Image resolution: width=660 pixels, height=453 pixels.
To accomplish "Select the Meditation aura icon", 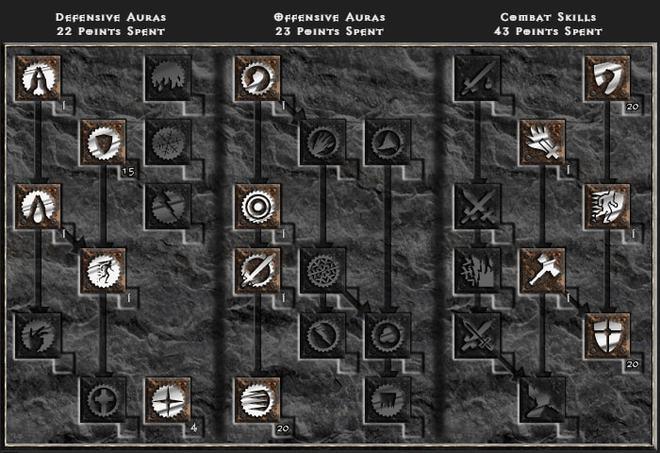I will [38, 334].
